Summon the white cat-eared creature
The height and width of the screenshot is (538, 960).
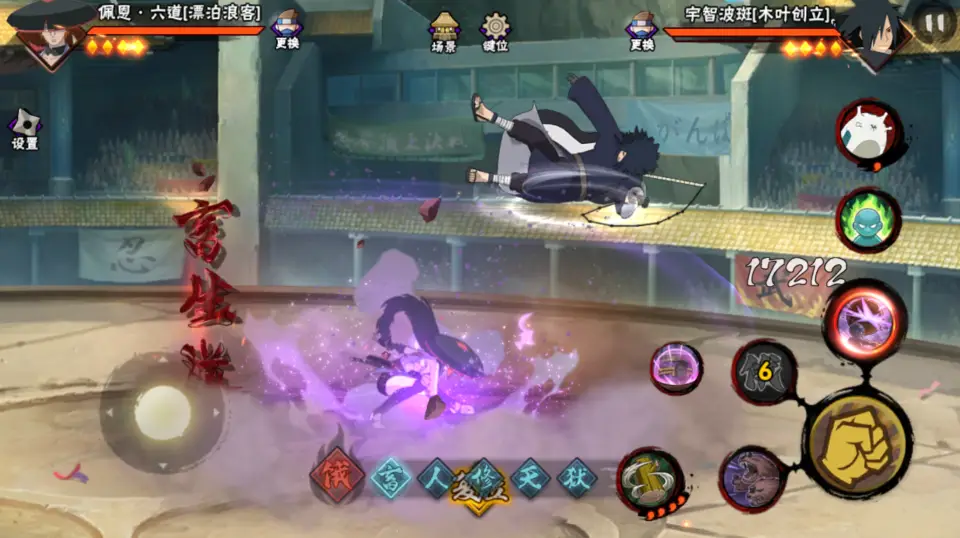tap(868, 134)
